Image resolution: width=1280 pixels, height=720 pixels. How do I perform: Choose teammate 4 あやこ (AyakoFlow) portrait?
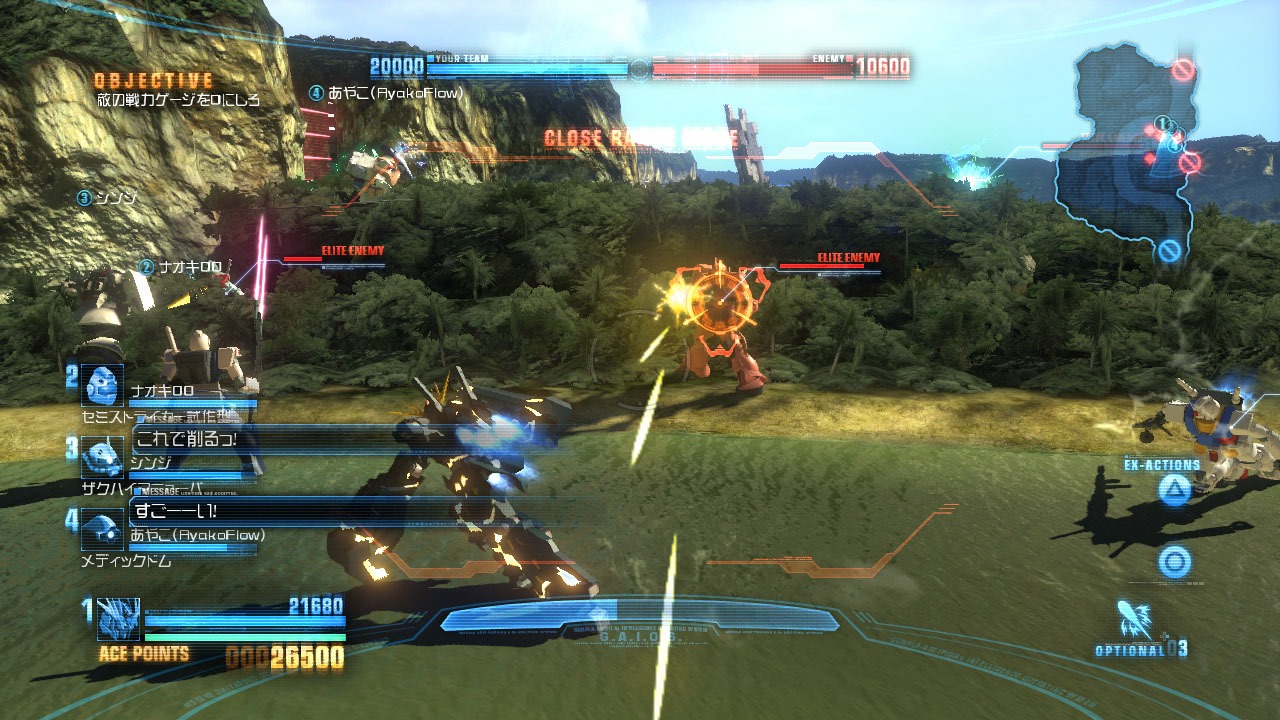[x=102, y=530]
